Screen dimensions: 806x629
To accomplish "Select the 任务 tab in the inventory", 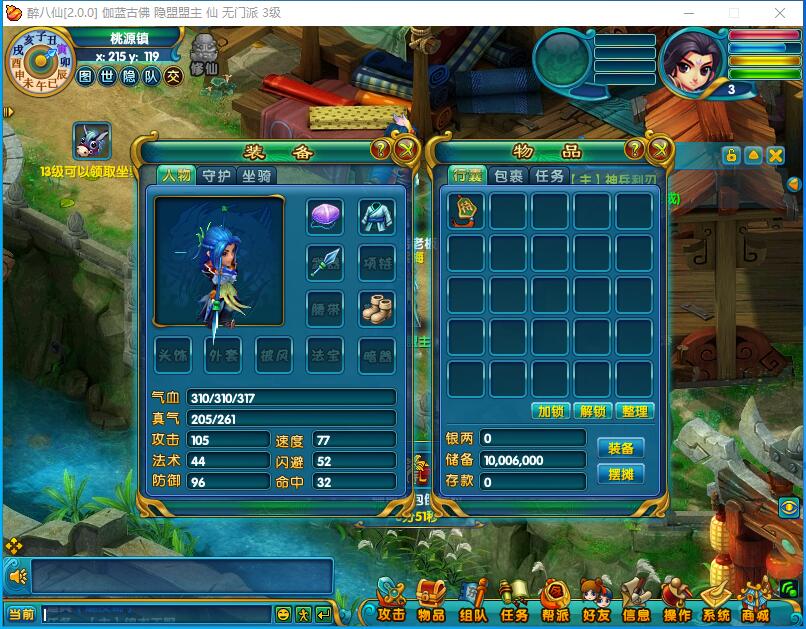I will (x=550, y=176).
